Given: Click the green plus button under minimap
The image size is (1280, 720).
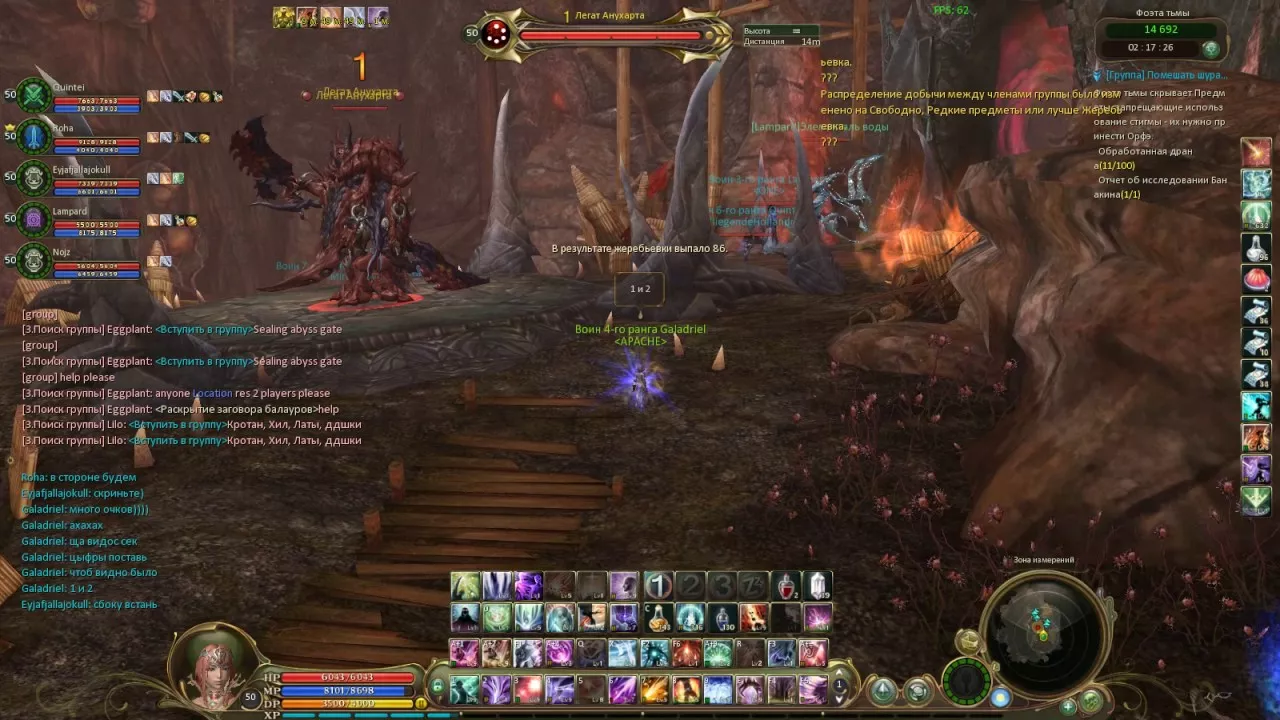Looking at the screenshot, I should point(1068,706).
